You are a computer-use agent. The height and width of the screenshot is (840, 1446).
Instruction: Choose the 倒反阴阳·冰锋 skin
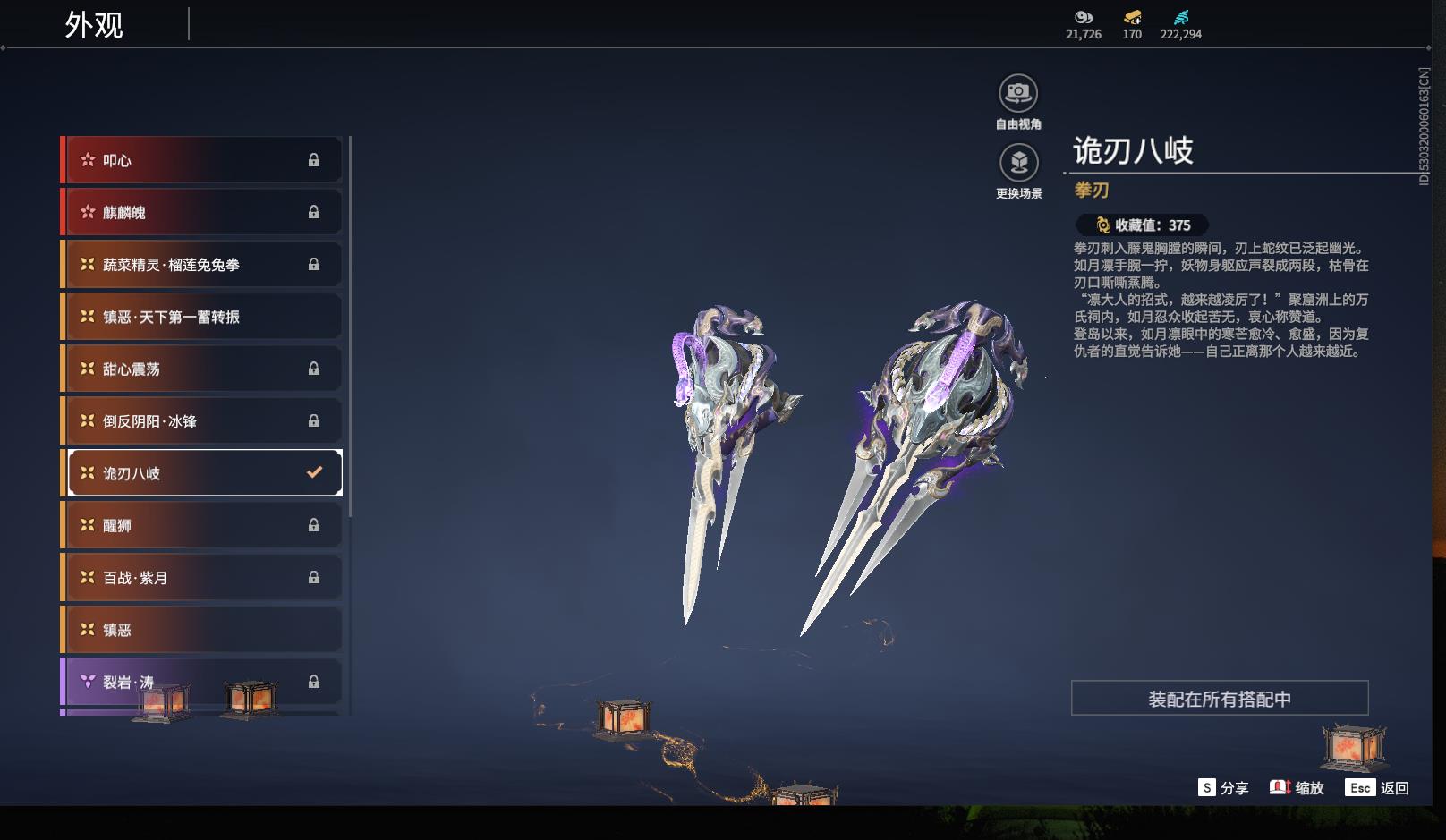tap(202, 420)
